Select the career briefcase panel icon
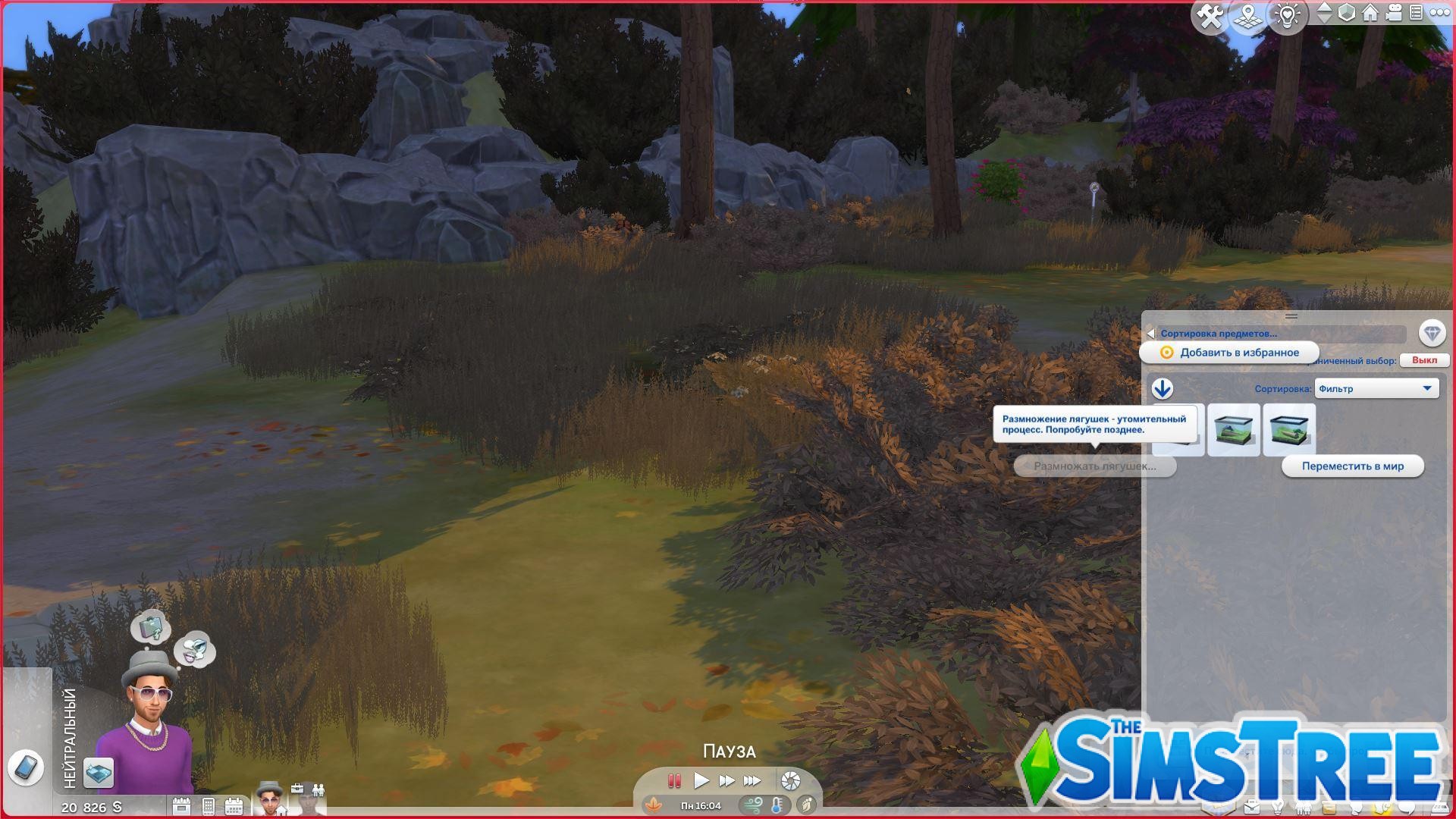Screen dimensions: 1456x819 (1252, 808)
